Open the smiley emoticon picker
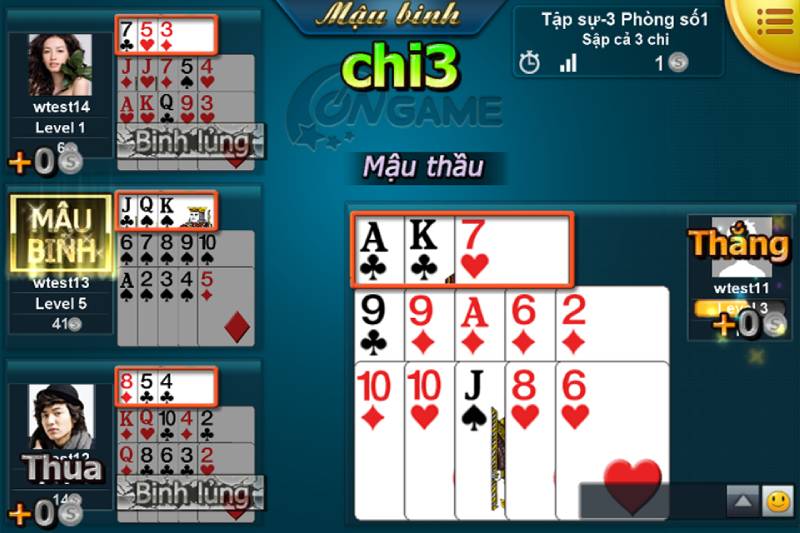The image size is (800, 533). click(777, 499)
